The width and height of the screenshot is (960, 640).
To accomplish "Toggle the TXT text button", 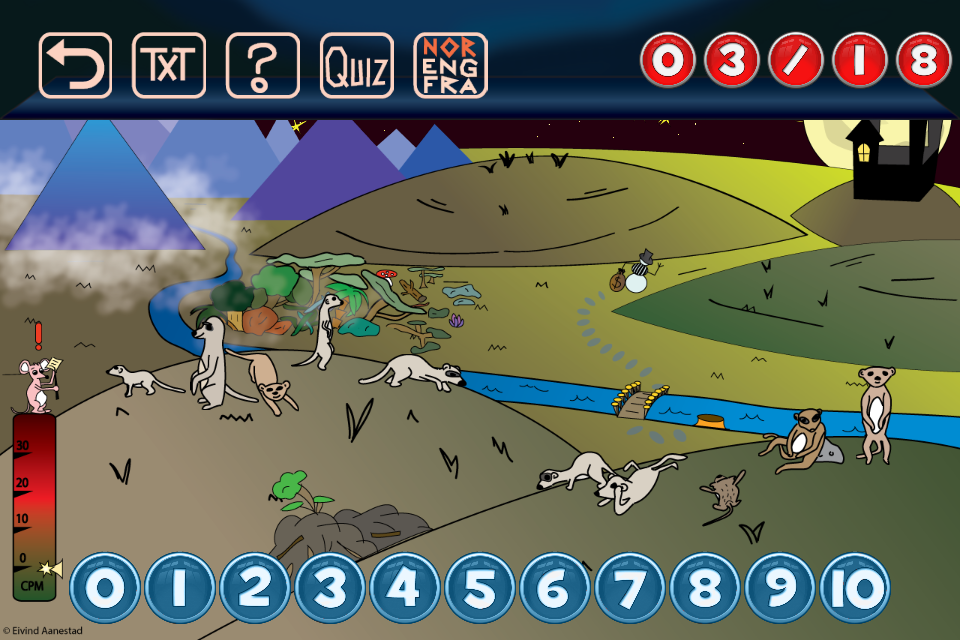I will click(169, 66).
